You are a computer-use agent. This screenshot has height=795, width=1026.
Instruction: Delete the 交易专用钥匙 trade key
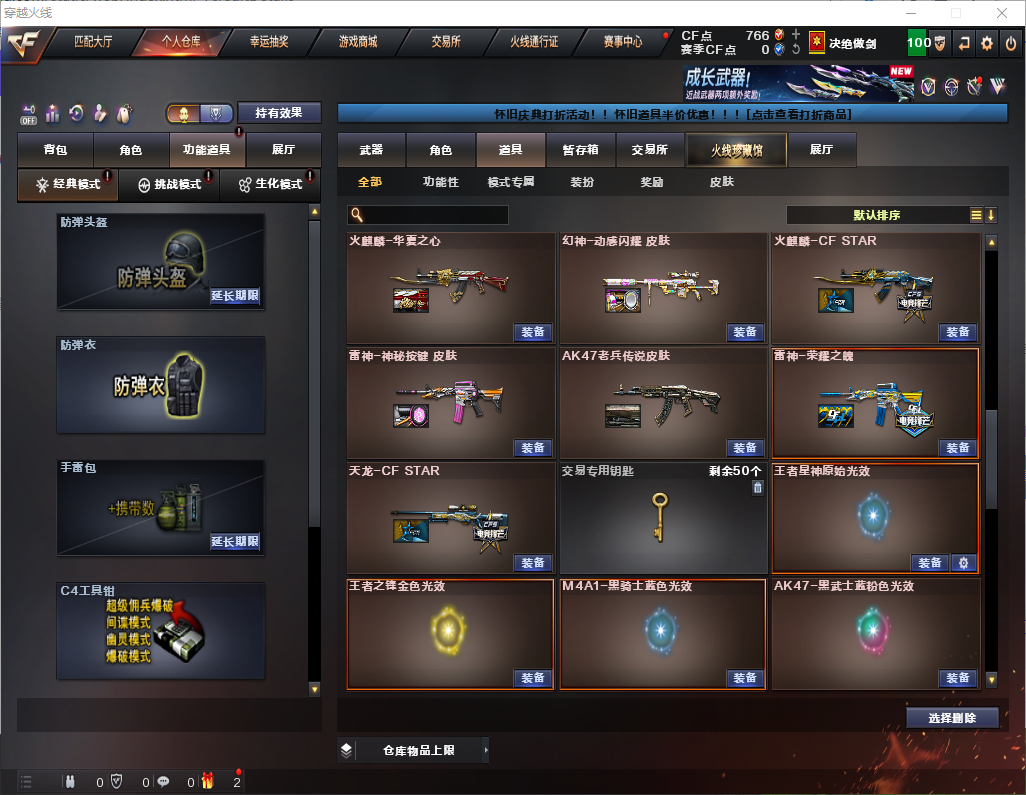click(x=757, y=488)
